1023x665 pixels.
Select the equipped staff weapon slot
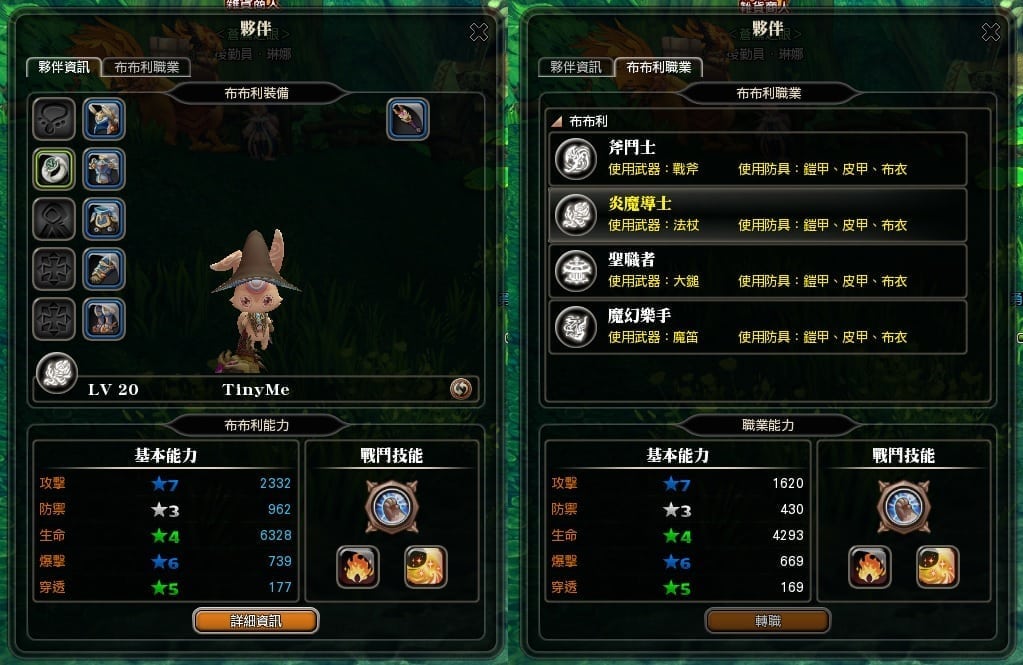tap(408, 119)
